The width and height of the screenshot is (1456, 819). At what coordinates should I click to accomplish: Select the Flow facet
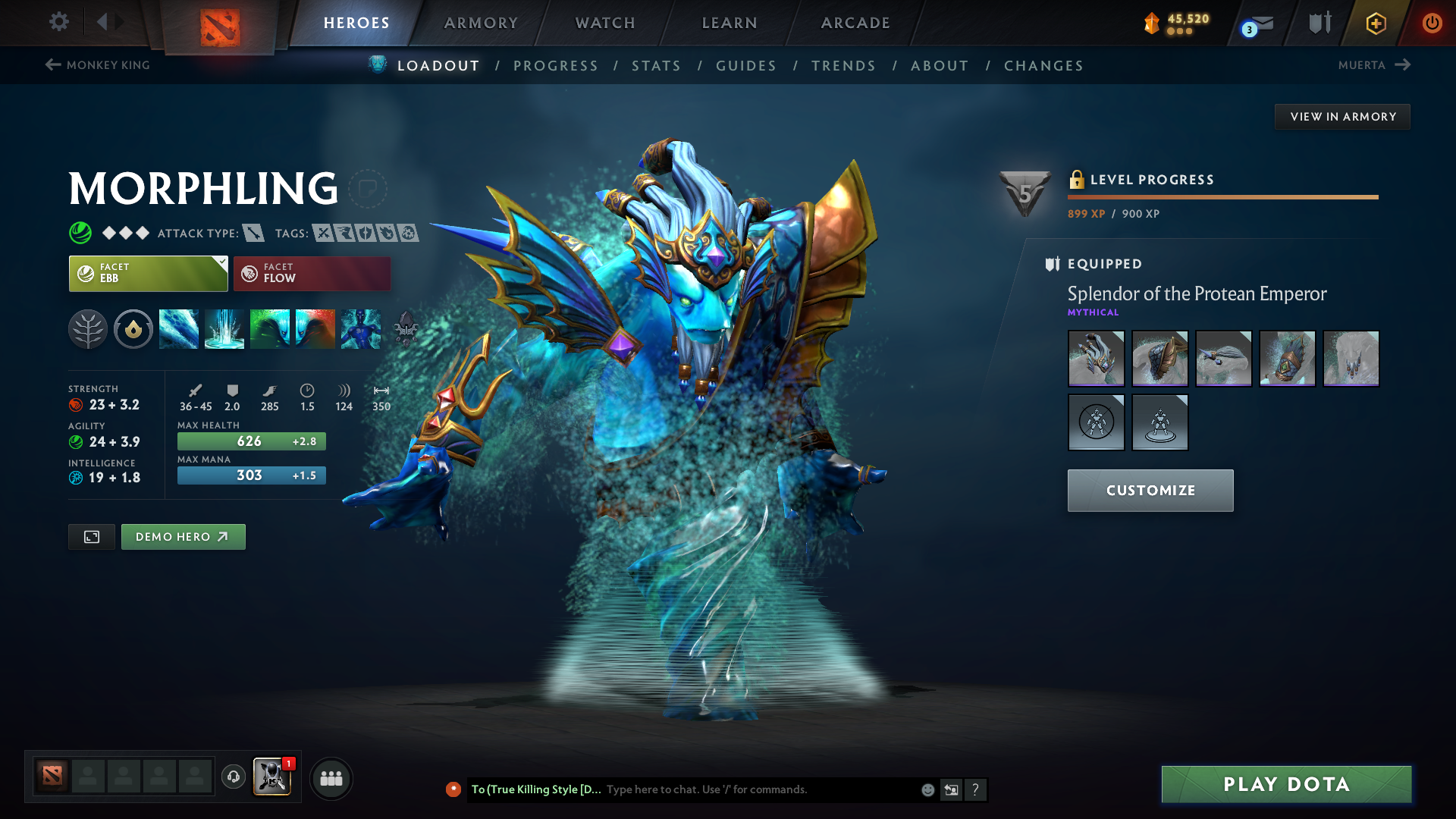[x=311, y=273]
